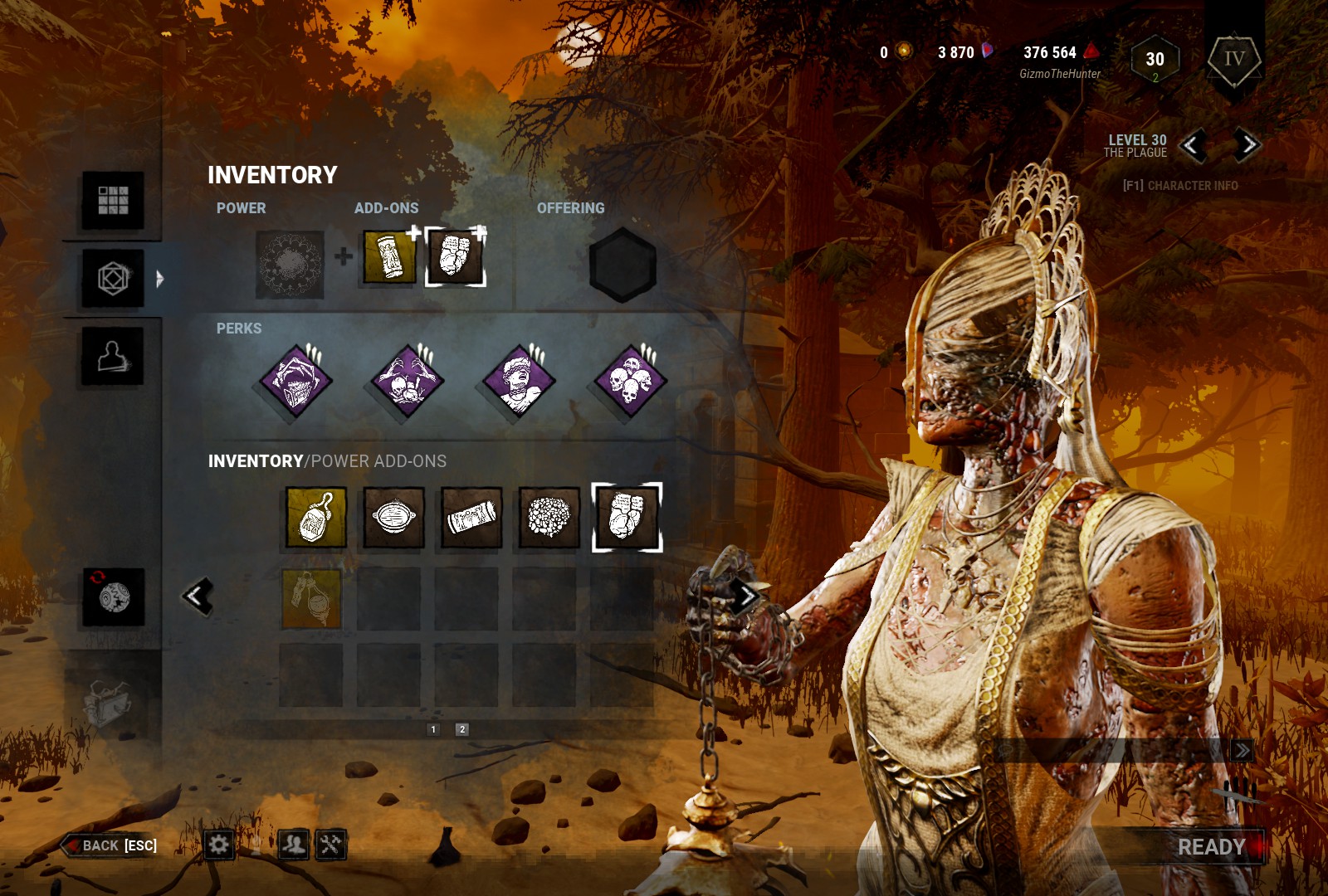
Task: Select the three-skulls perk diamond
Action: click(x=630, y=382)
